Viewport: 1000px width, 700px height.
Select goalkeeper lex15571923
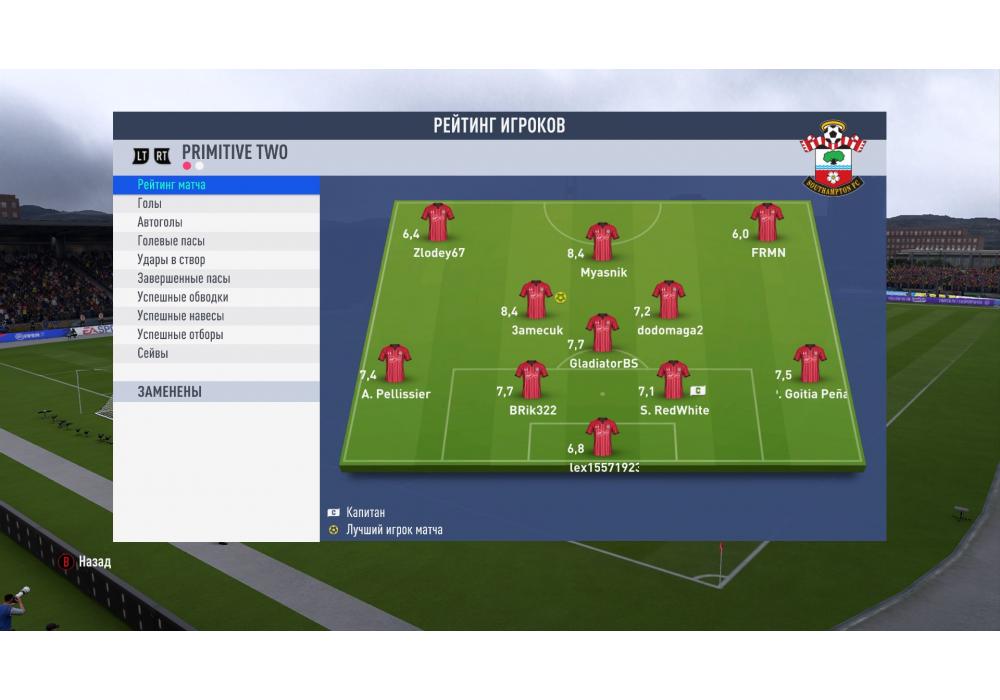pyautogui.click(x=602, y=437)
